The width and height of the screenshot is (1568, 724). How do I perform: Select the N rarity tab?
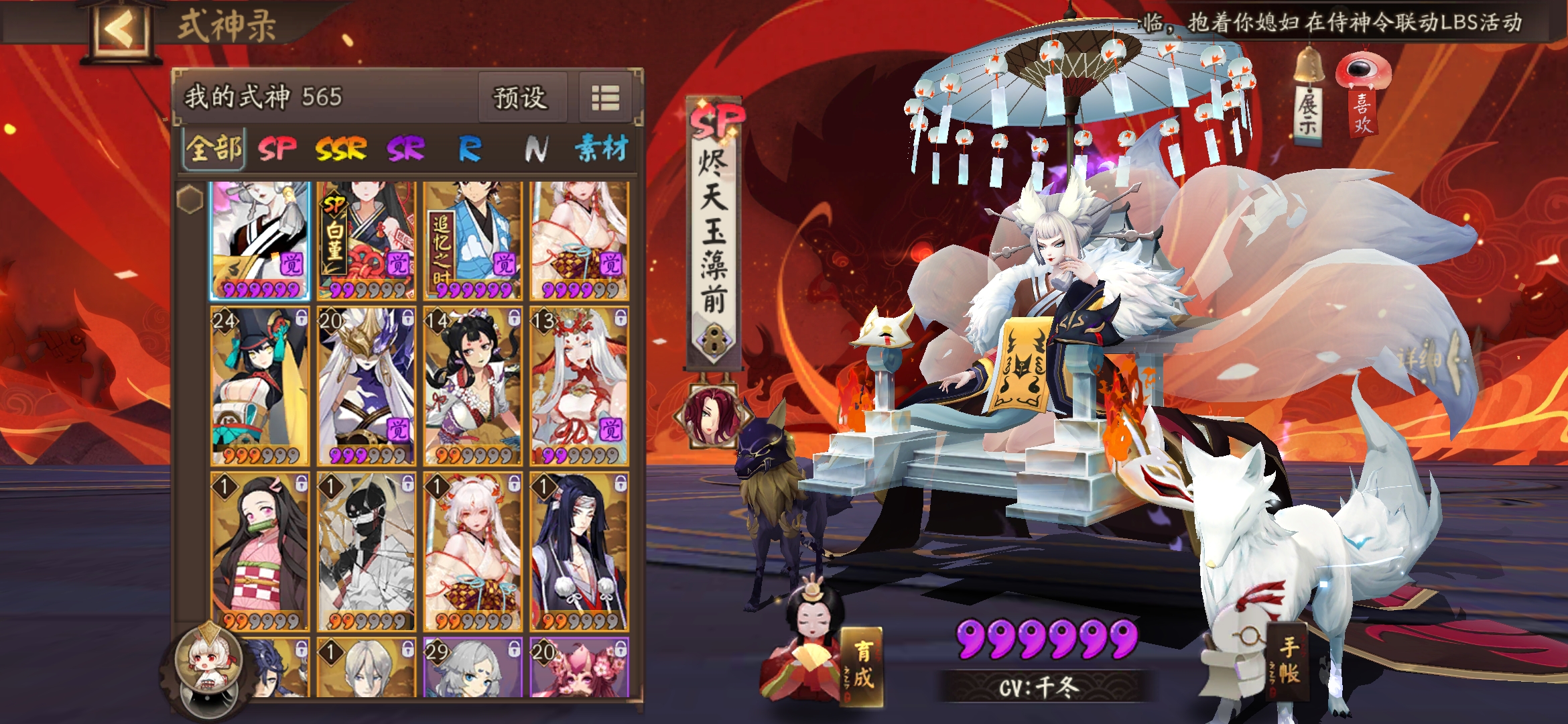coord(536,149)
